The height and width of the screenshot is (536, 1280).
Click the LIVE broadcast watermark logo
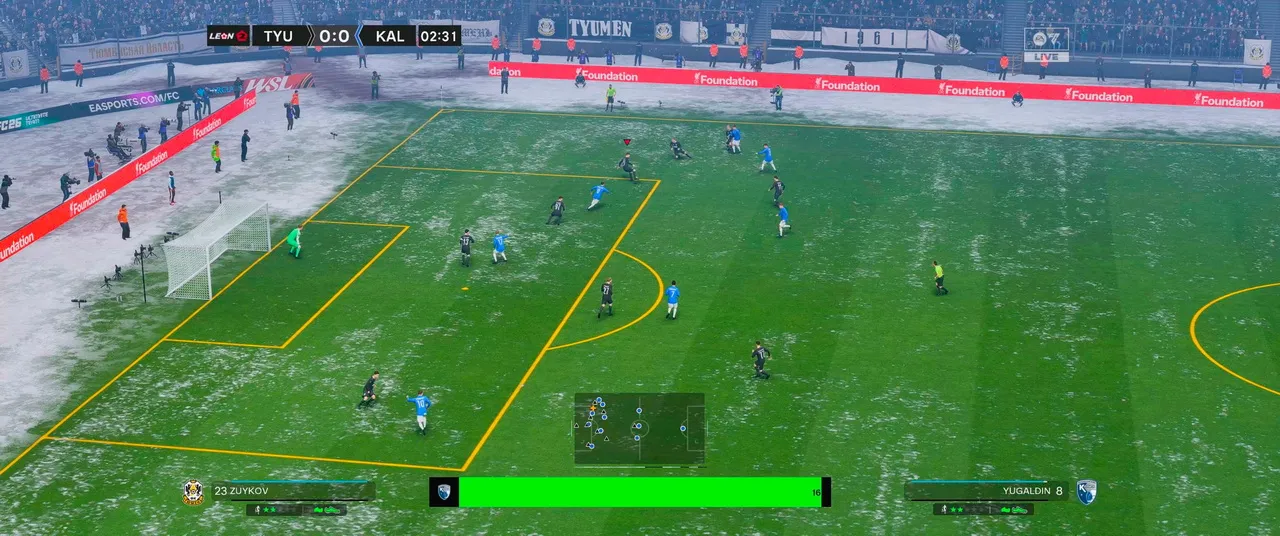point(1046,45)
